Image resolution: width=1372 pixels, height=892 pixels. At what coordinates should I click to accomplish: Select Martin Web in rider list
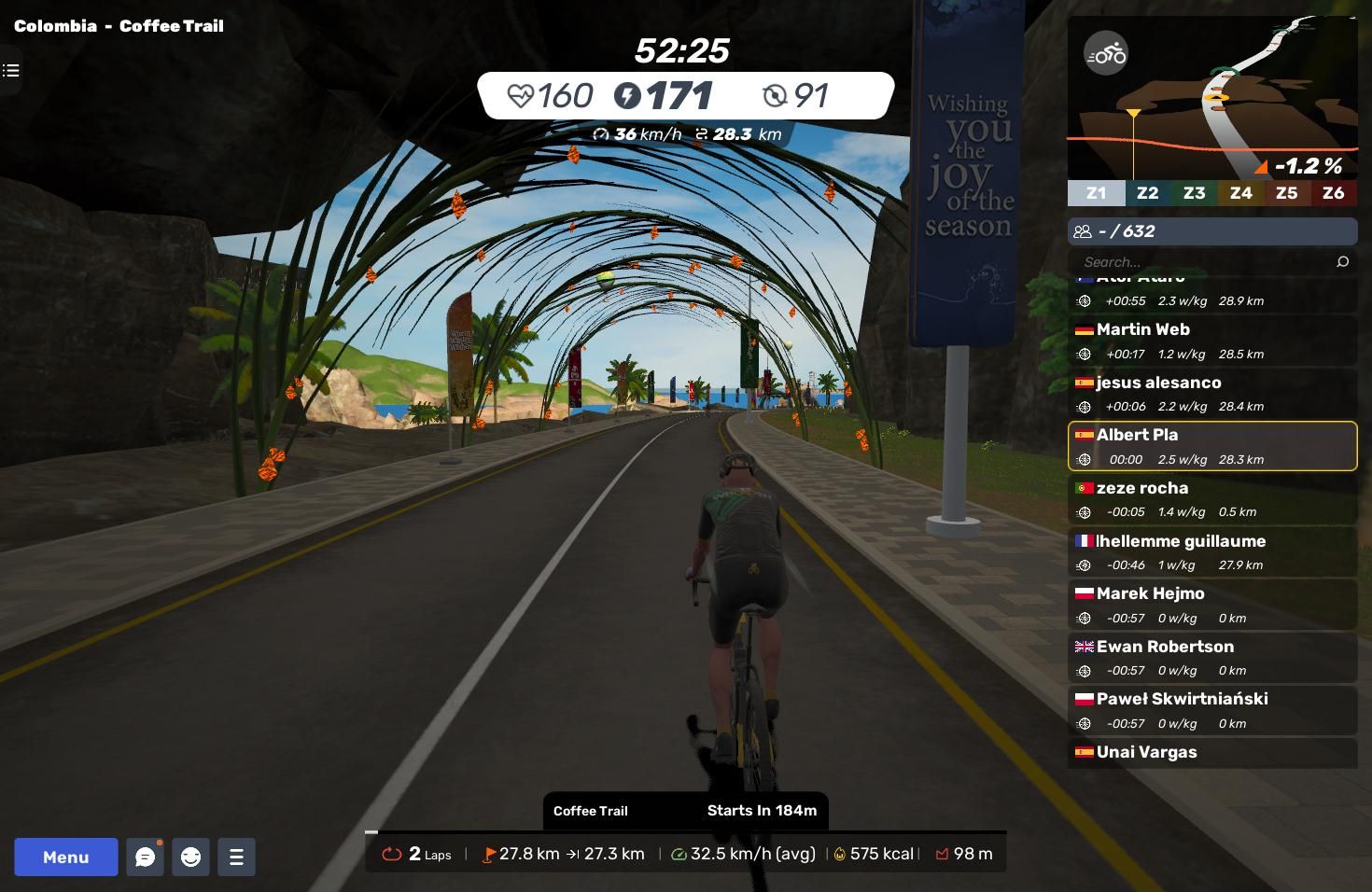1211,341
